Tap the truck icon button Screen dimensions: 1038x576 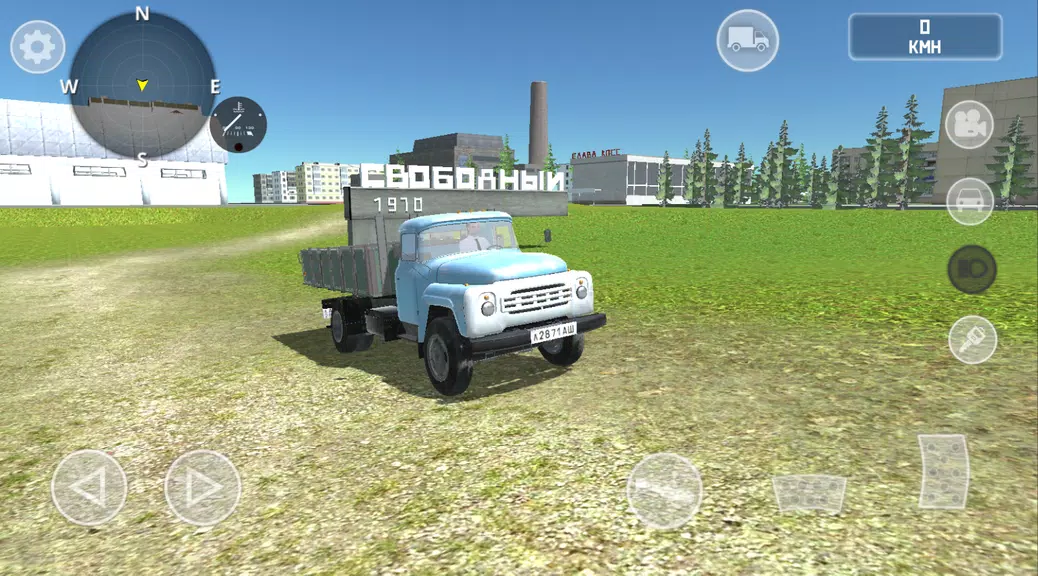coord(748,40)
